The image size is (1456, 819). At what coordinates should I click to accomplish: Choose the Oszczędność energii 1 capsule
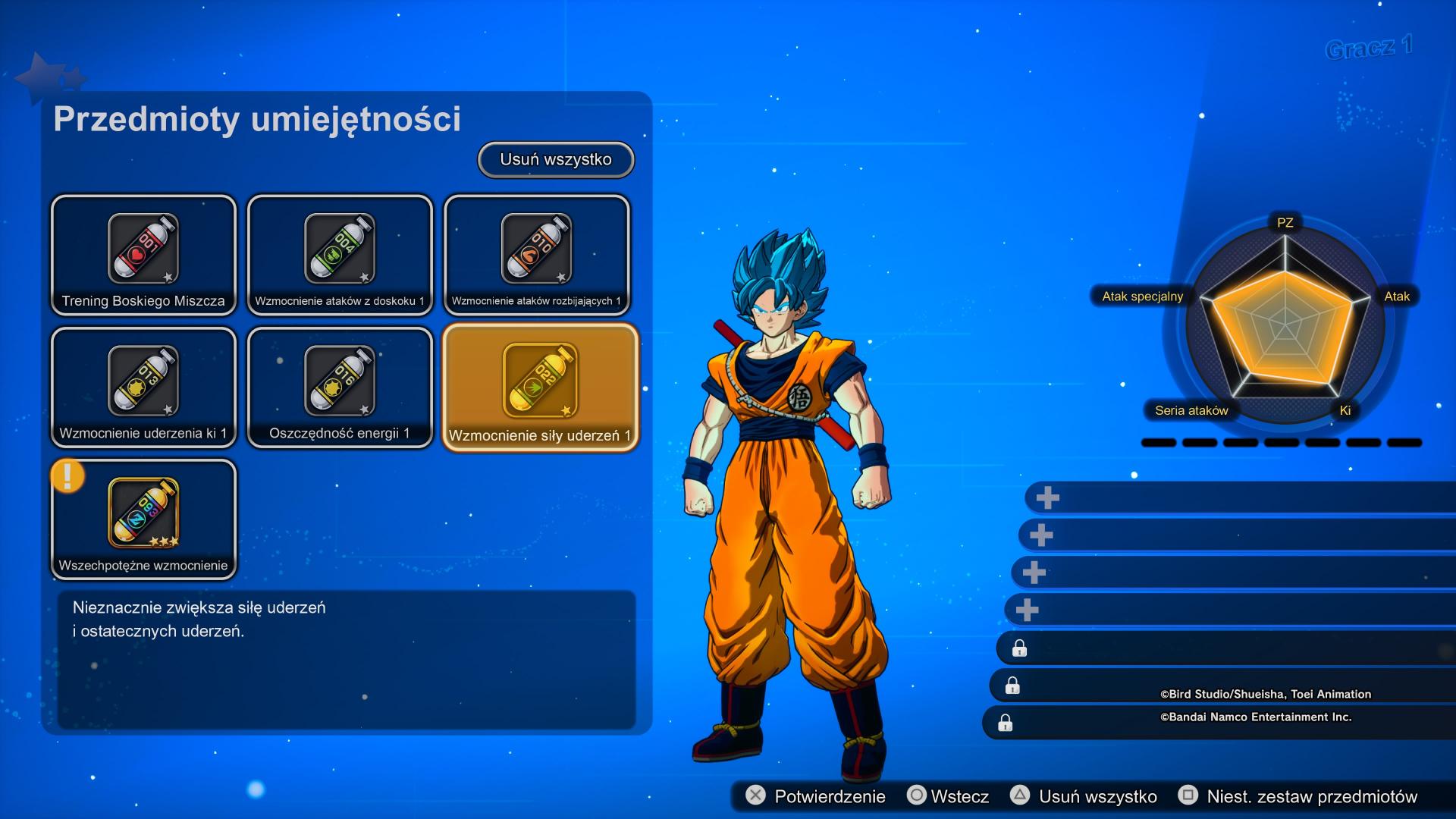click(x=340, y=388)
